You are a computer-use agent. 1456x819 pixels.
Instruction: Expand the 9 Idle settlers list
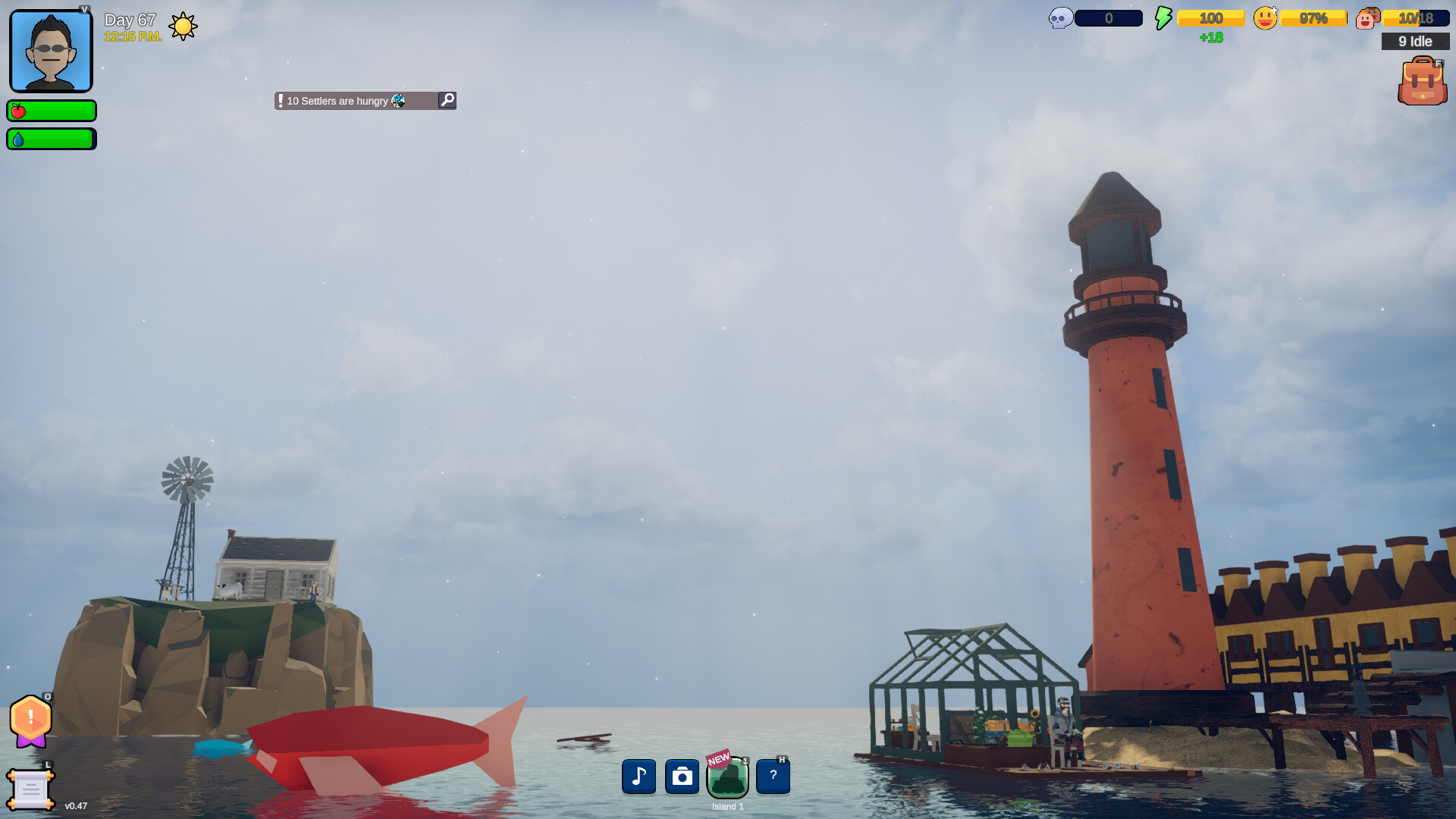coord(1415,42)
